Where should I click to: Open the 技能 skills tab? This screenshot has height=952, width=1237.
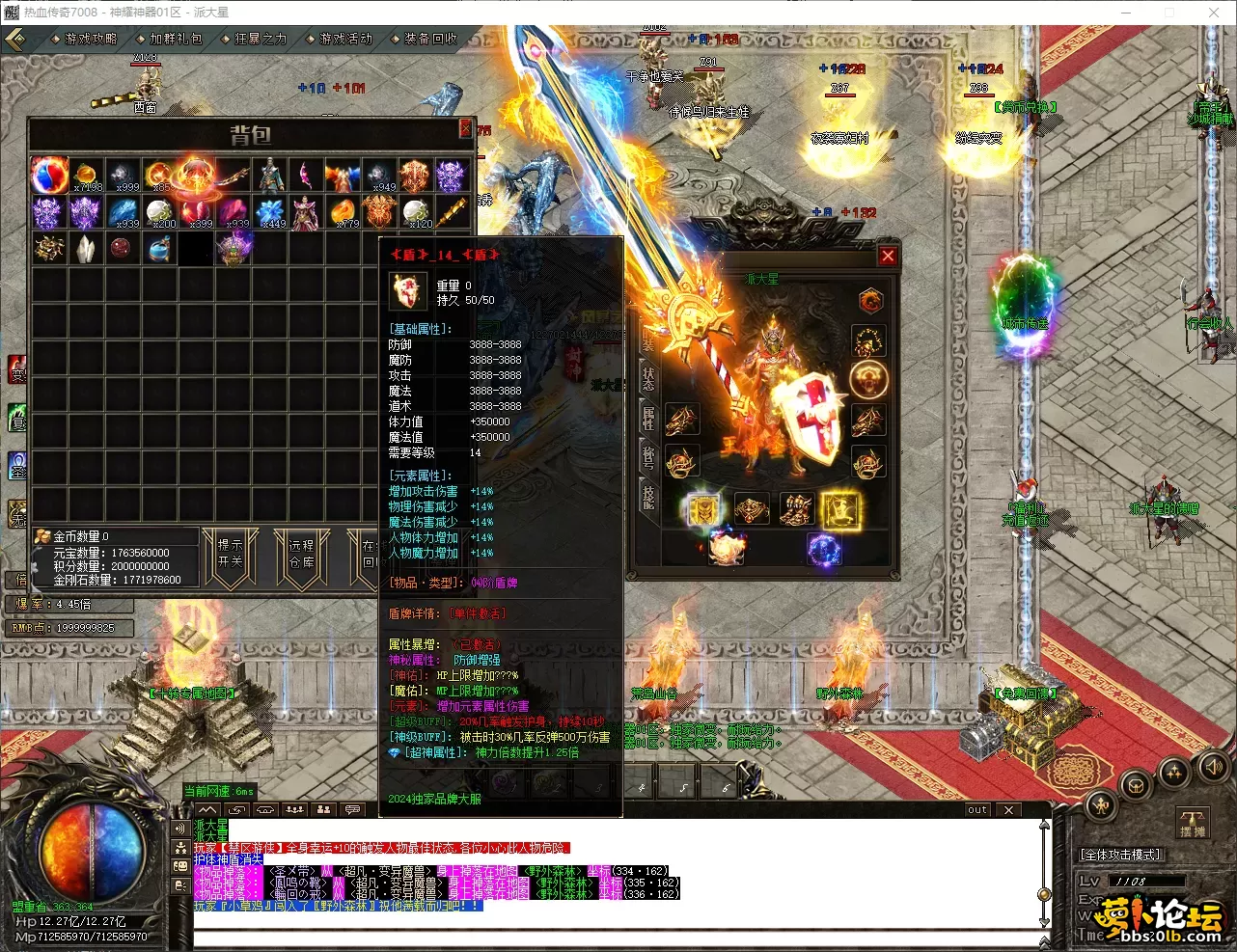[x=648, y=497]
